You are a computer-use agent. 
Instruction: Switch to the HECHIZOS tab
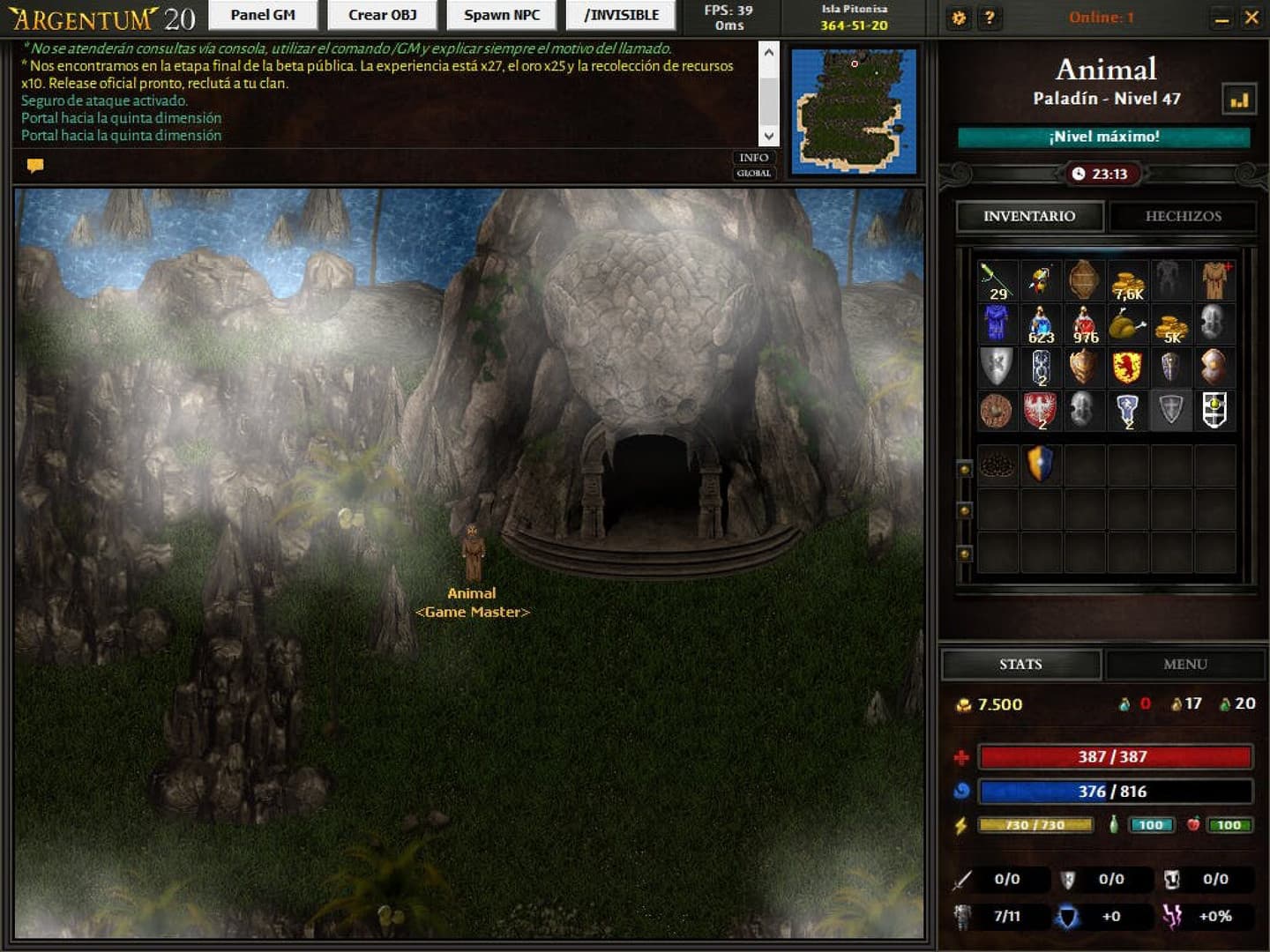1182,217
